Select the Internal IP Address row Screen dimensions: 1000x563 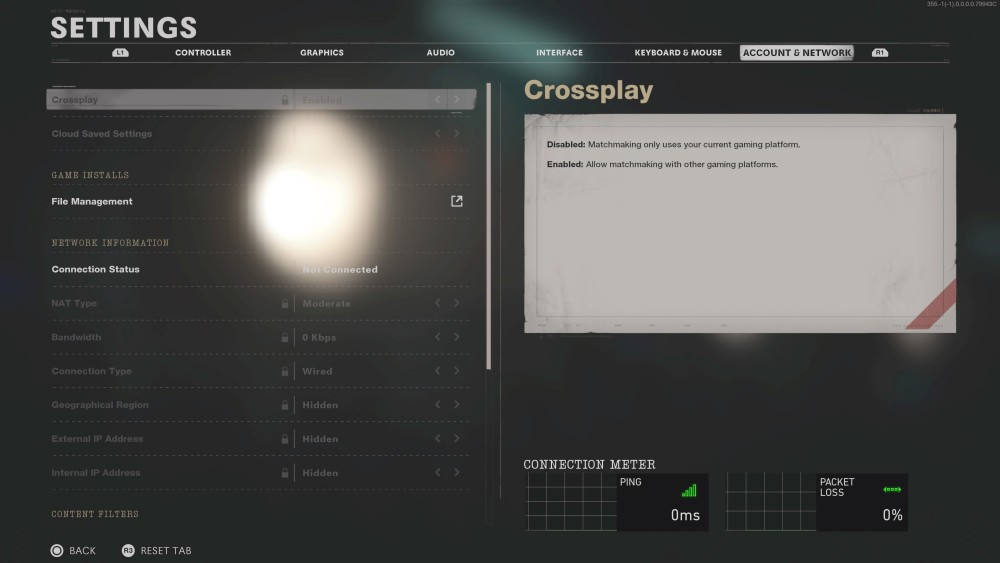(x=96, y=474)
